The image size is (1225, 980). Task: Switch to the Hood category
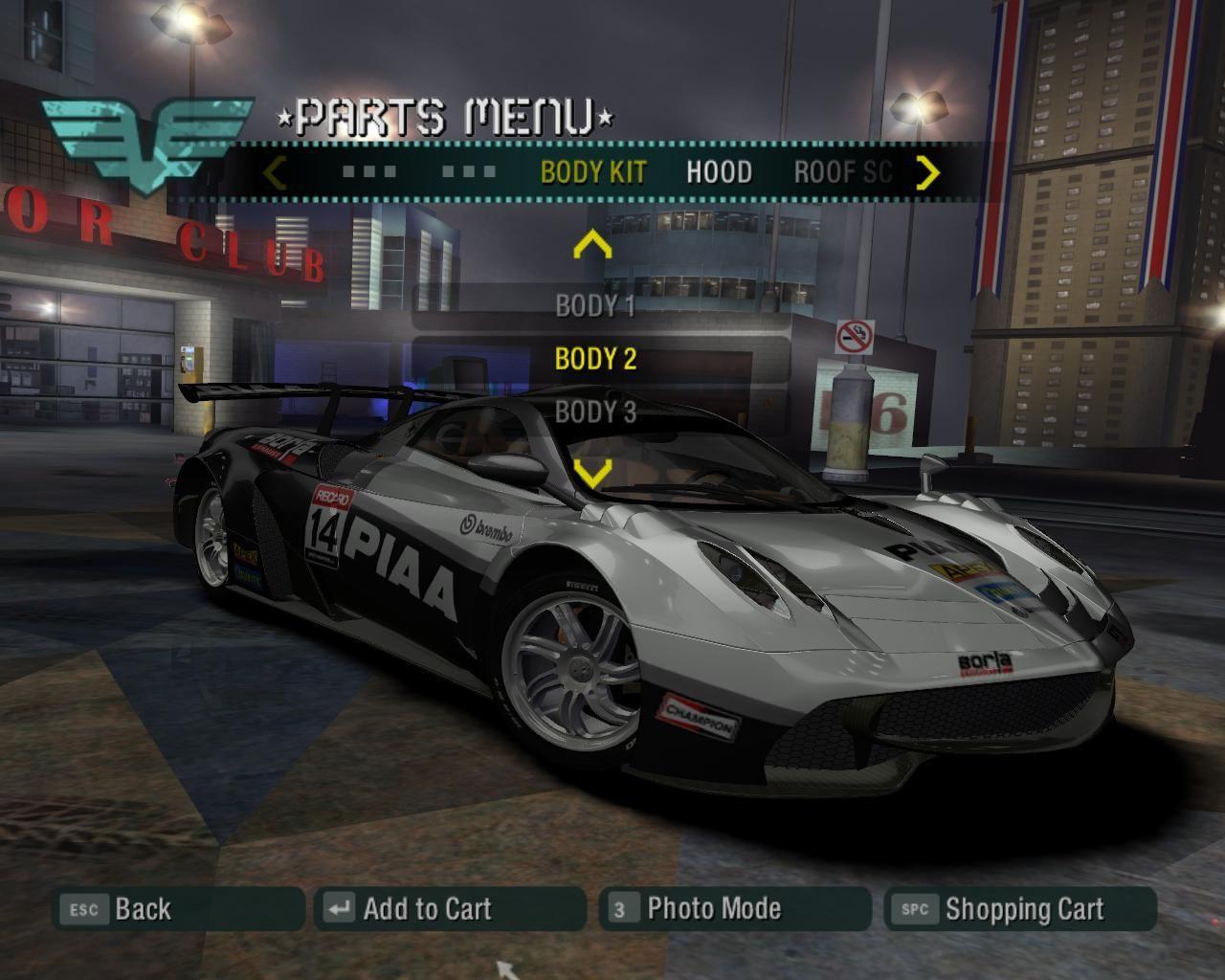click(x=719, y=172)
